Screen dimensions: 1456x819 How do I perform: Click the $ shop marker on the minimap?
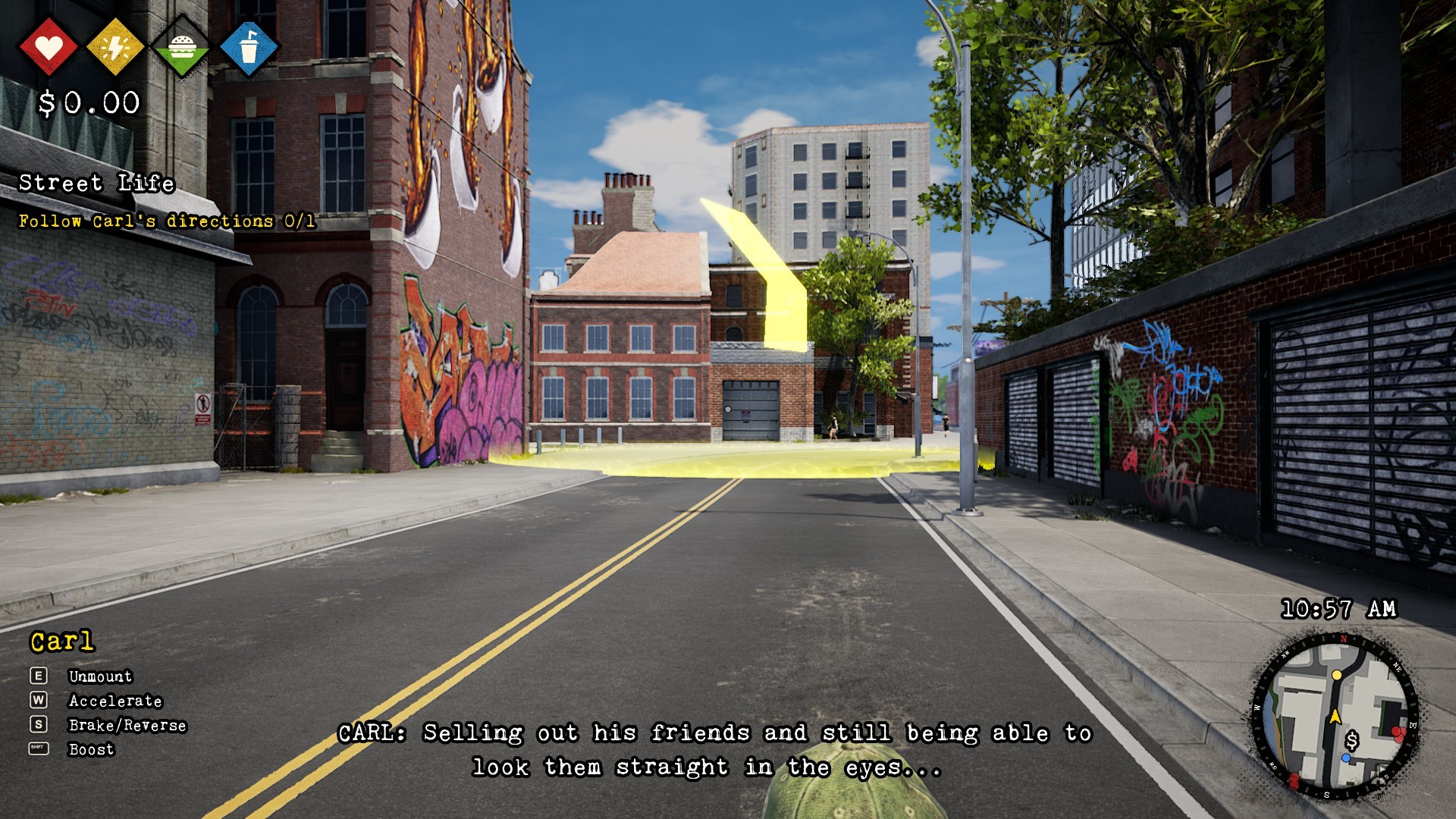(x=1352, y=741)
